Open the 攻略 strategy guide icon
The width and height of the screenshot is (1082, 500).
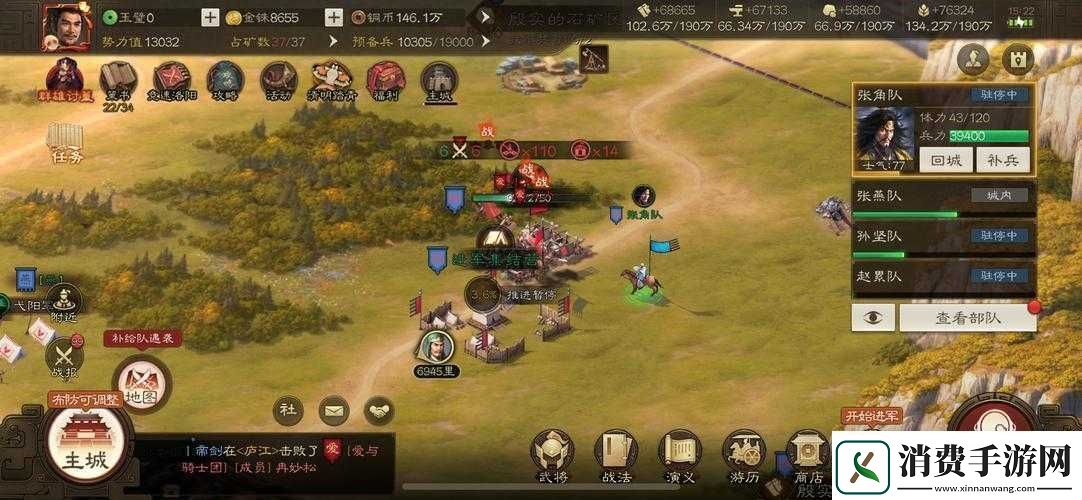(x=224, y=80)
